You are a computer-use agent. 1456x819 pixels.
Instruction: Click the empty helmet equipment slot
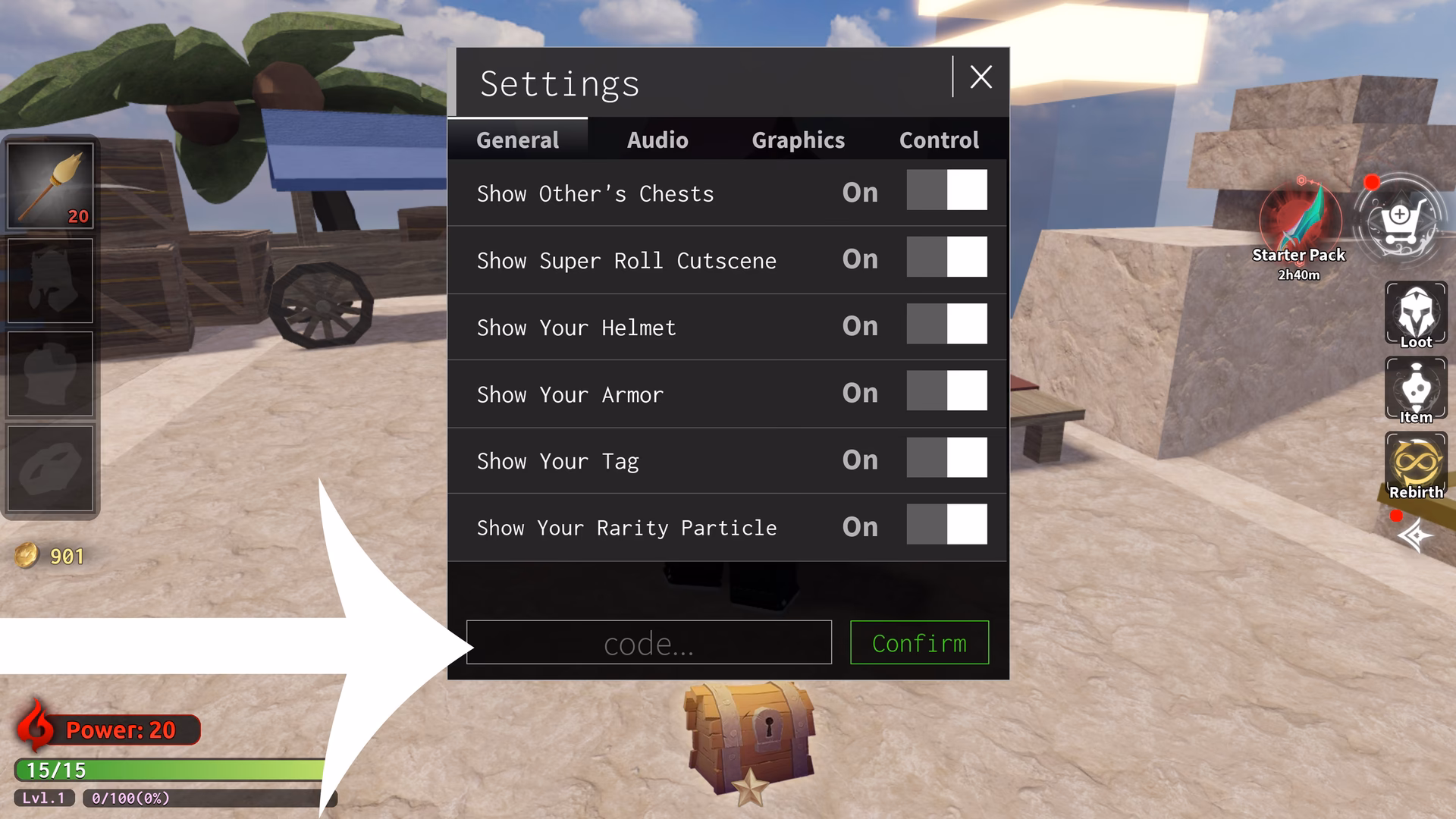(50, 279)
